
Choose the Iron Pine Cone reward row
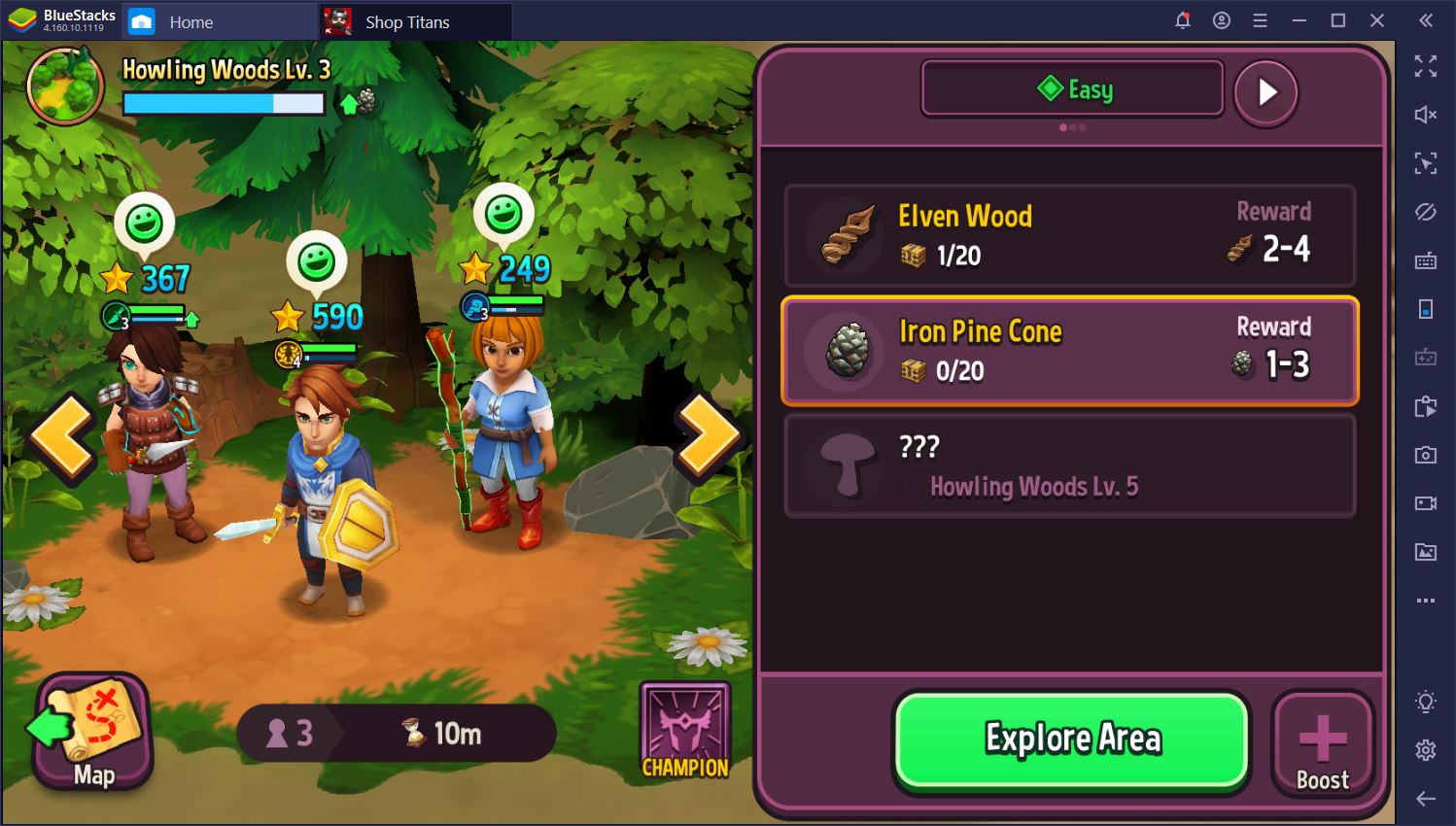(1069, 350)
